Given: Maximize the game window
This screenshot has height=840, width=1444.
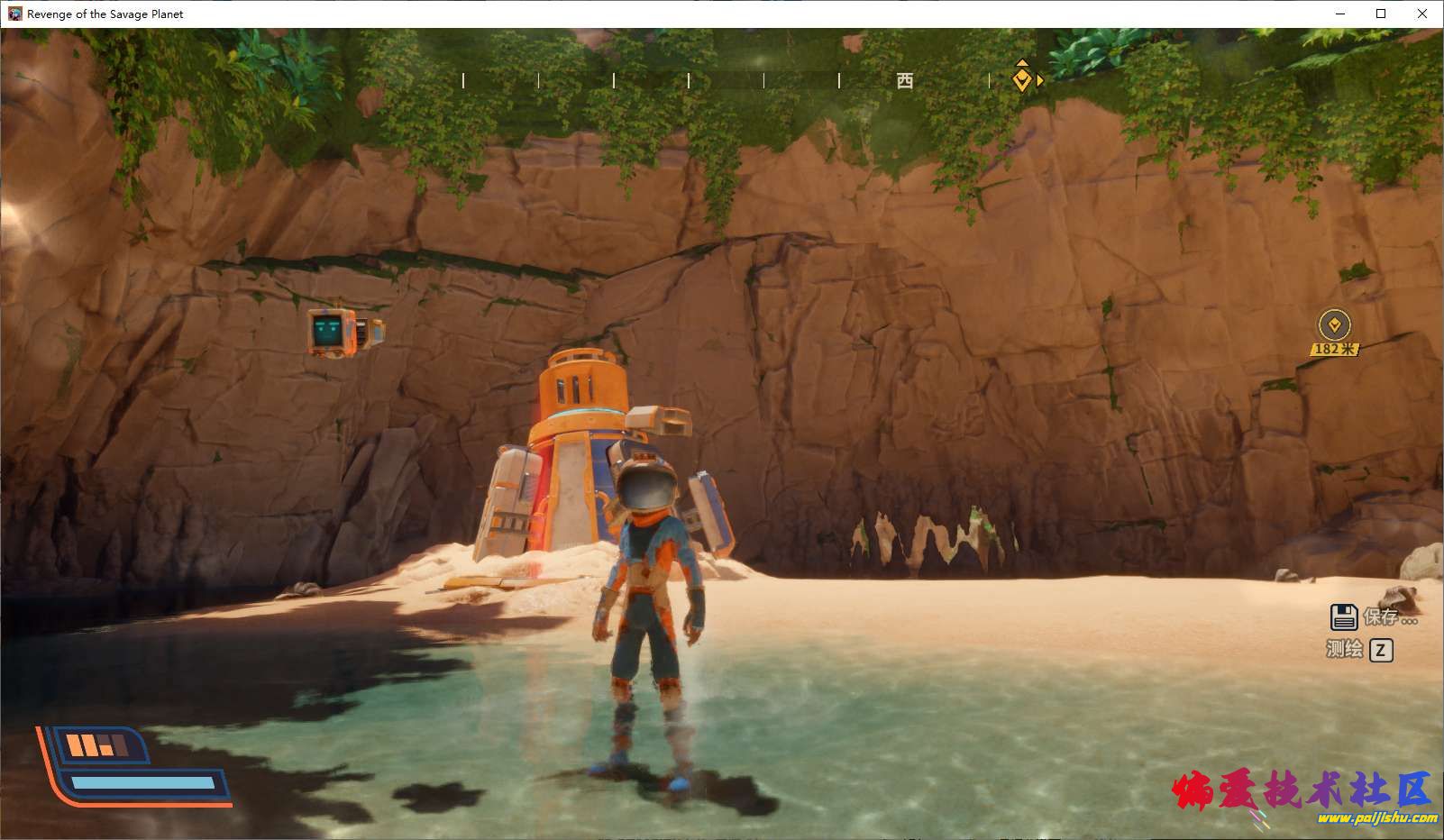Looking at the screenshot, I should click(1381, 14).
